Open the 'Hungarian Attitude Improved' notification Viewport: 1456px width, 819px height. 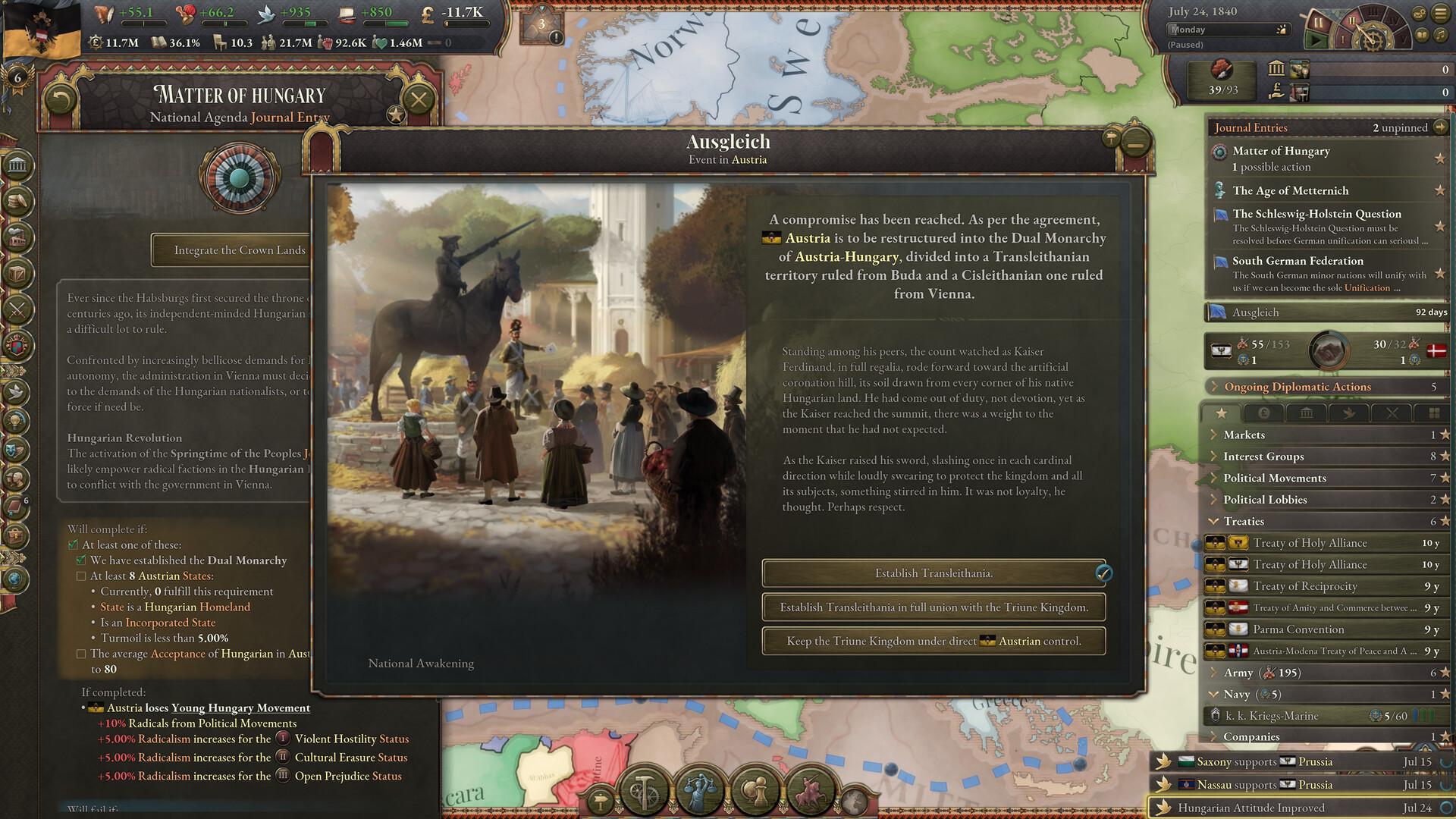tap(1289, 808)
